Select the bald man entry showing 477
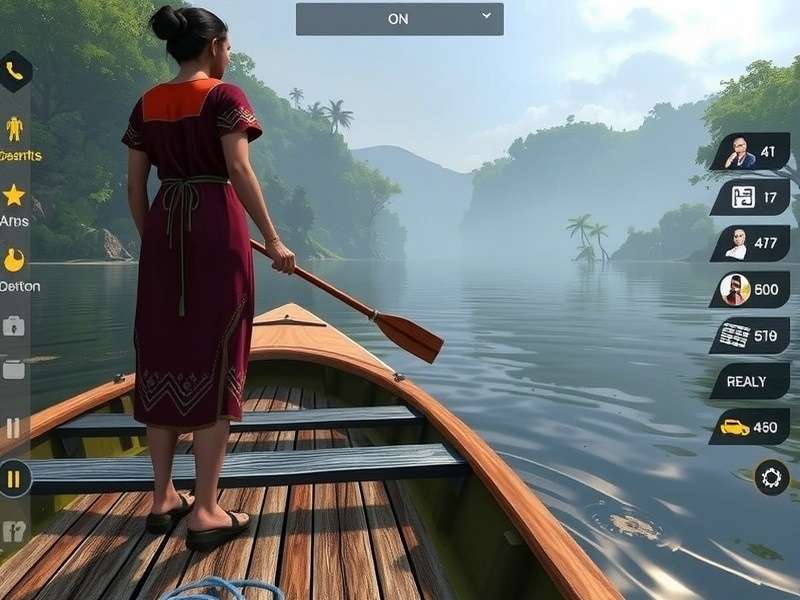Viewport: 800px width, 600px height. click(x=751, y=244)
